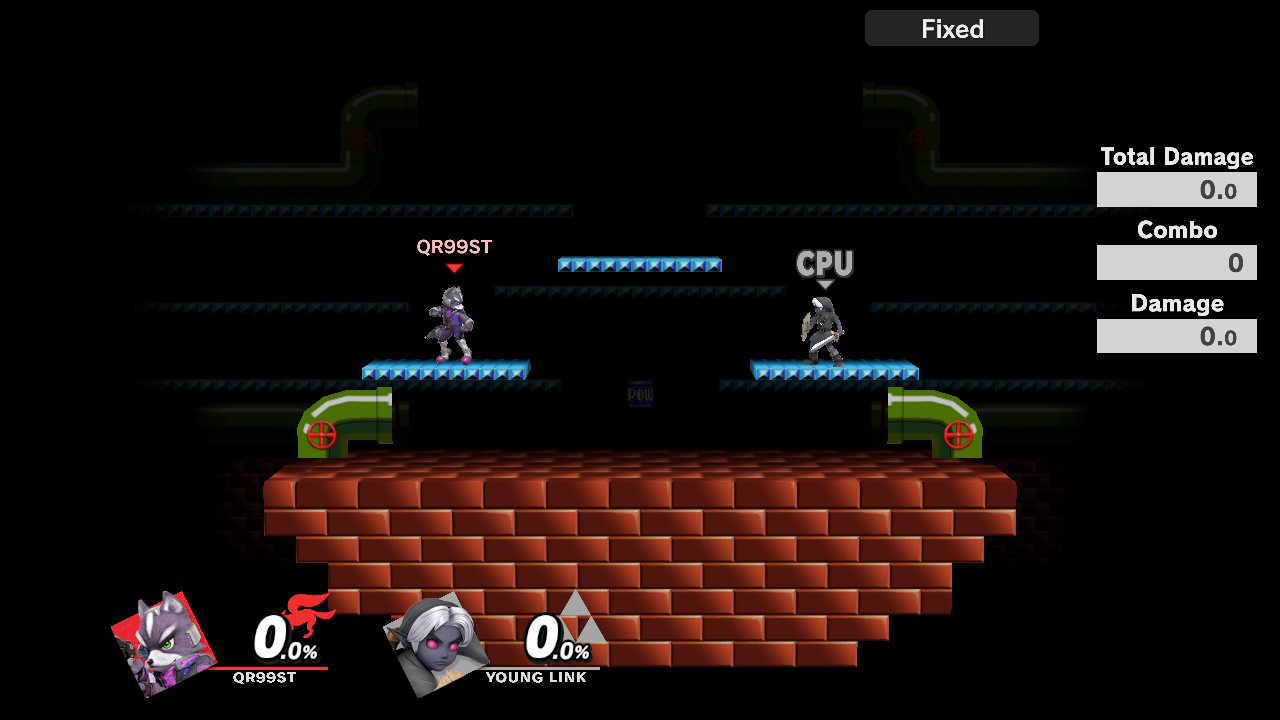Select the Wolf fighter portrait
This screenshot has width=1280, height=720.
pyautogui.click(x=163, y=644)
